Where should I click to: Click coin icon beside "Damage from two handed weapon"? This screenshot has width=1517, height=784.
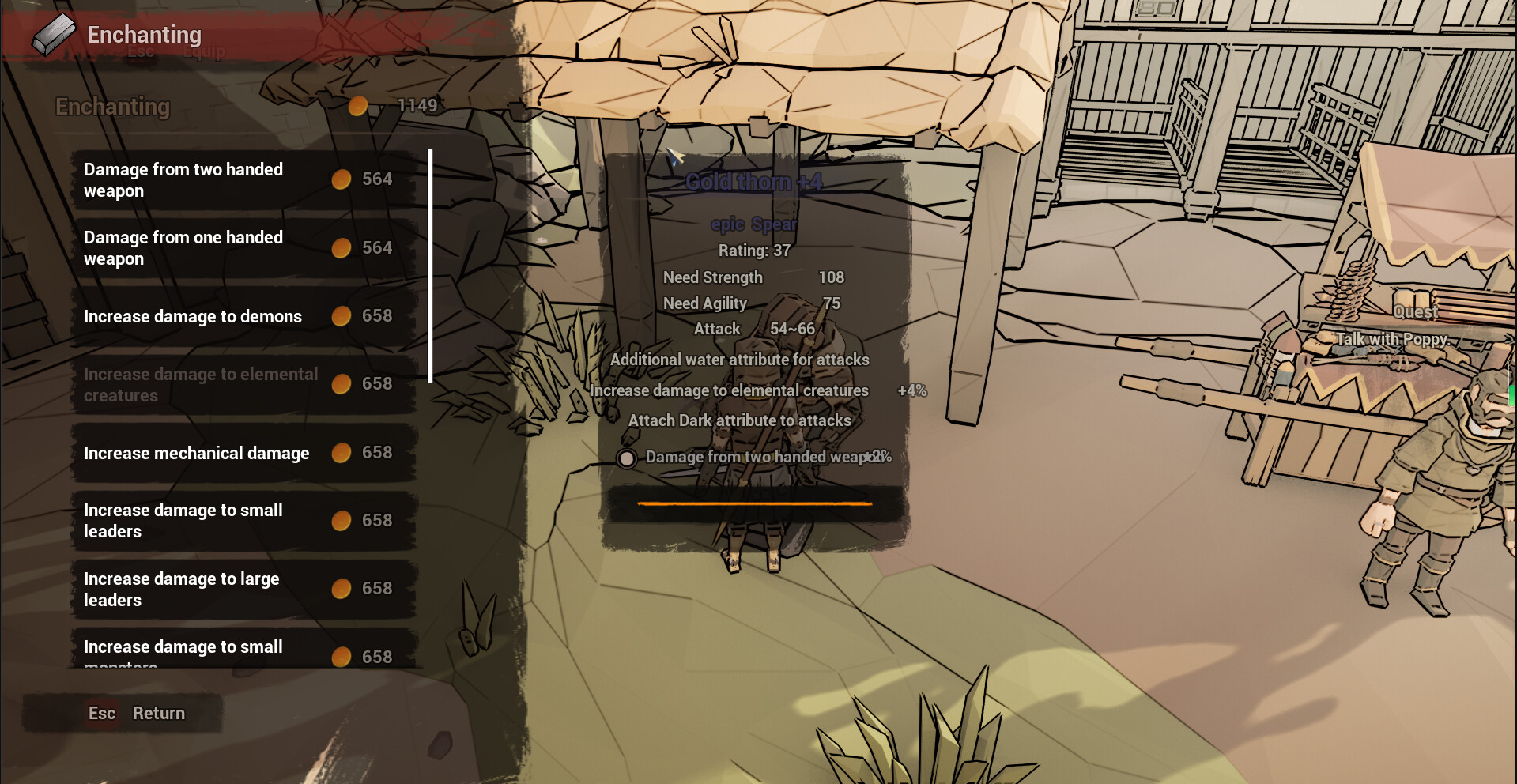click(x=342, y=179)
